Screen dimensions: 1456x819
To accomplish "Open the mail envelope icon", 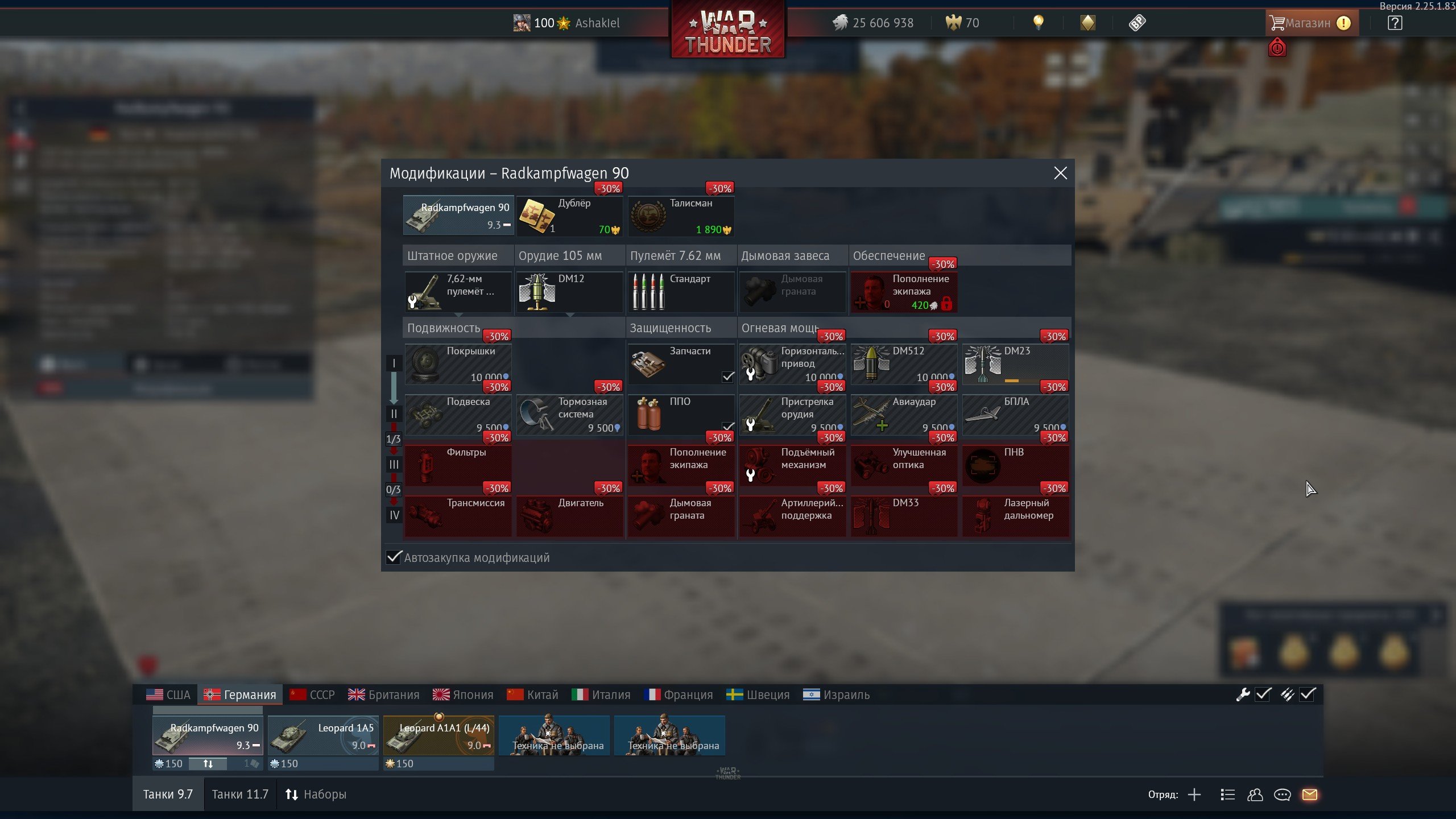I will [1309, 795].
